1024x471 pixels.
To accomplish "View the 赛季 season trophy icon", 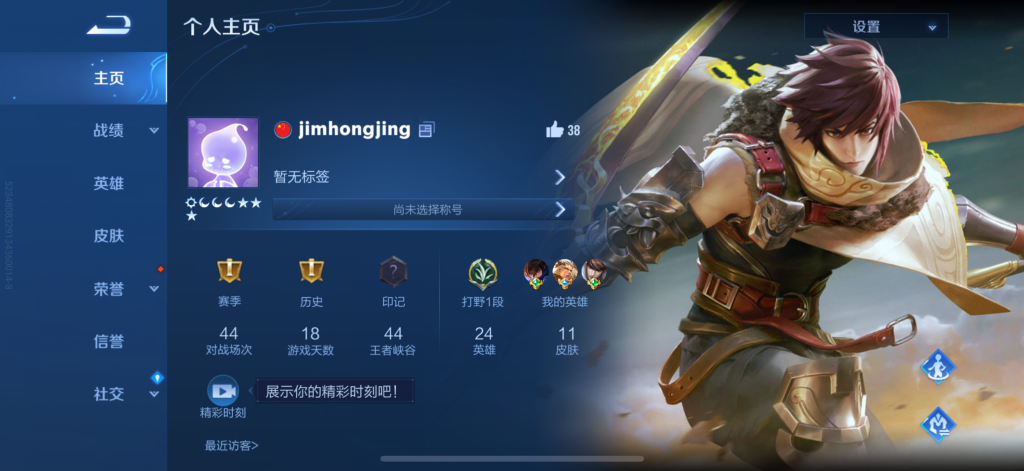I will click(x=229, y=271).
